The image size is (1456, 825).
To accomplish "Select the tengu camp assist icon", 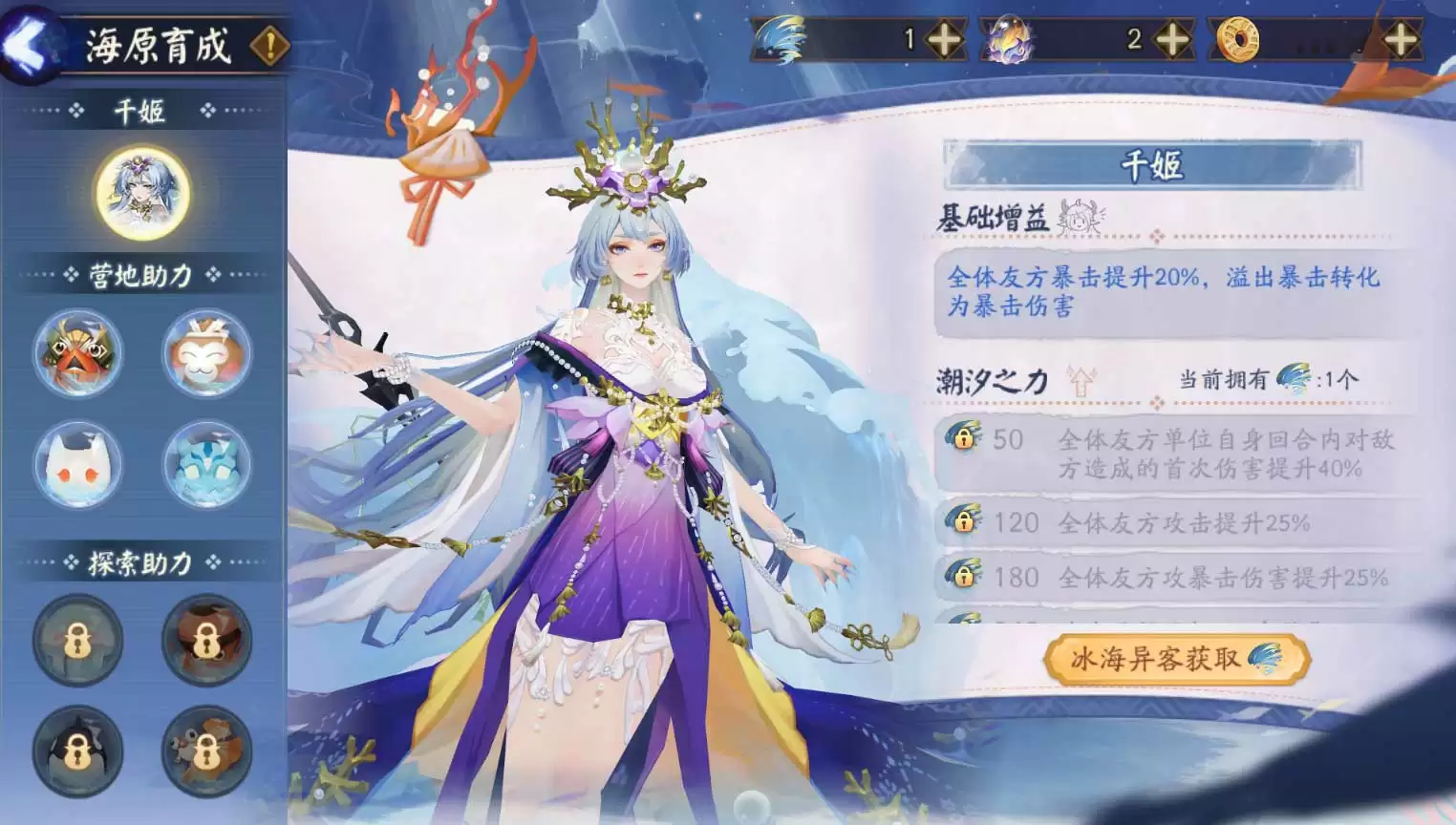I will [77, 353].
